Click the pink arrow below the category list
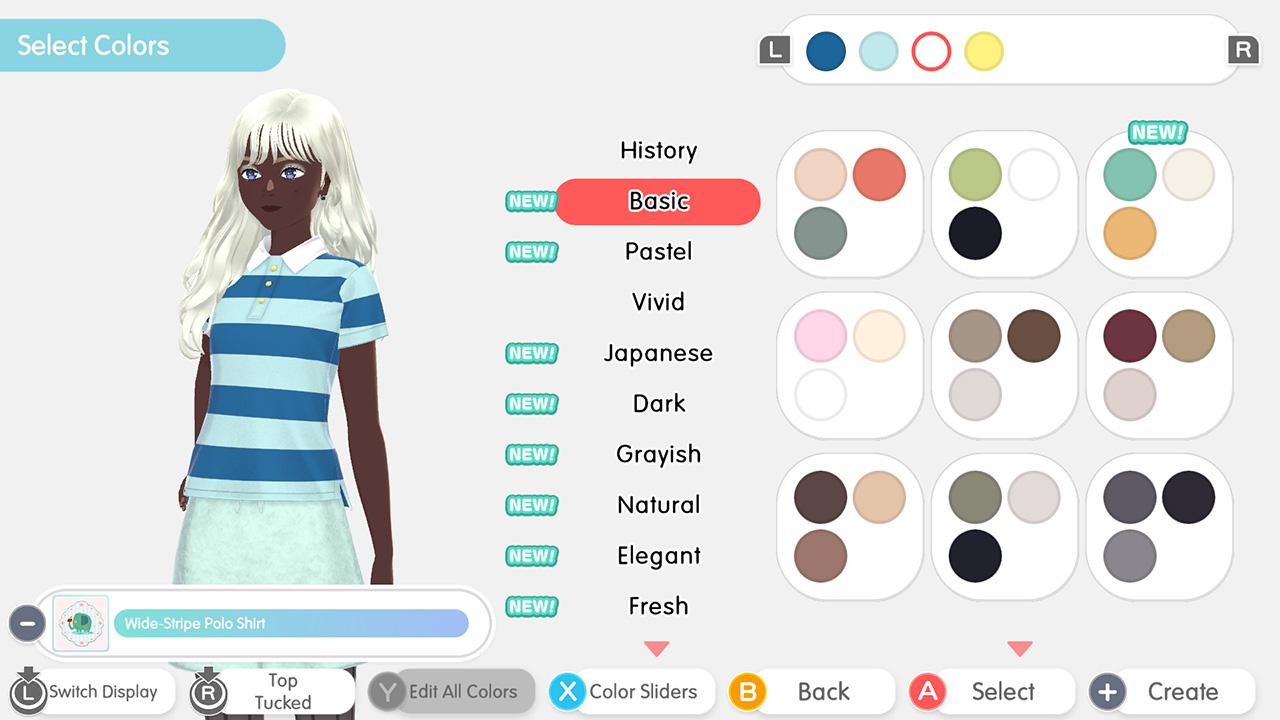The height and width of the screenshot is (720, 1280). coord(657,649)
